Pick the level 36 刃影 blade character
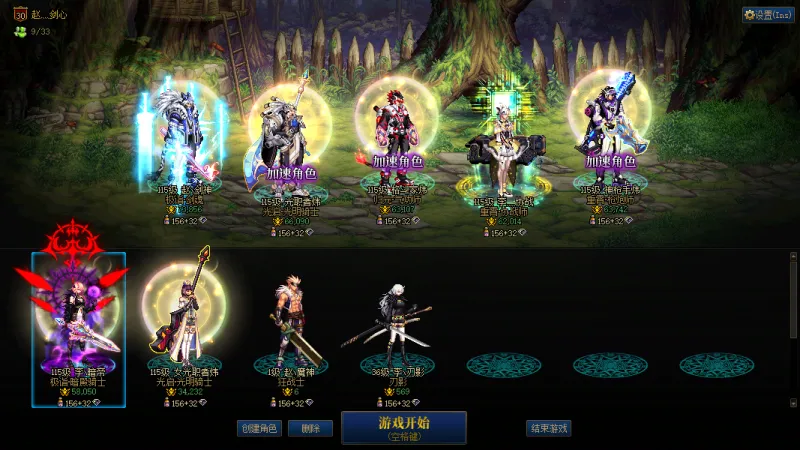Viewport: 800px width, 450px height. tap(396, 320)
